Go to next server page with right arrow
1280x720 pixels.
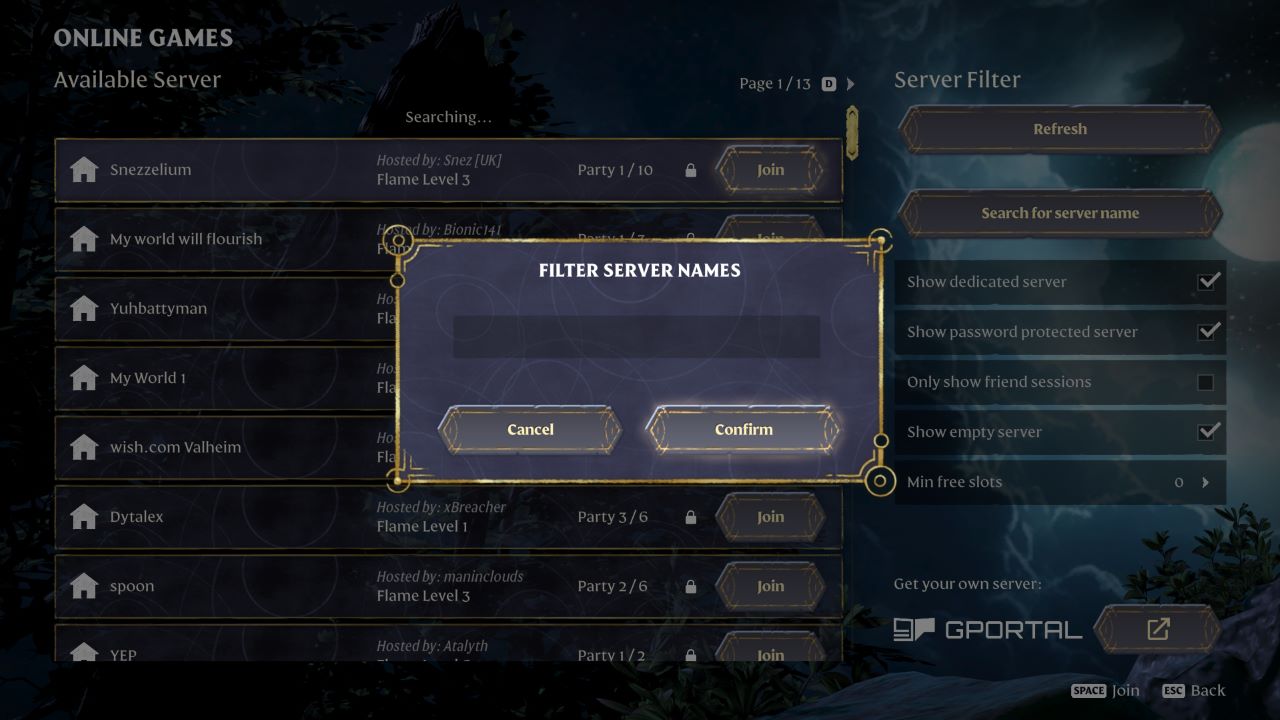852,83
